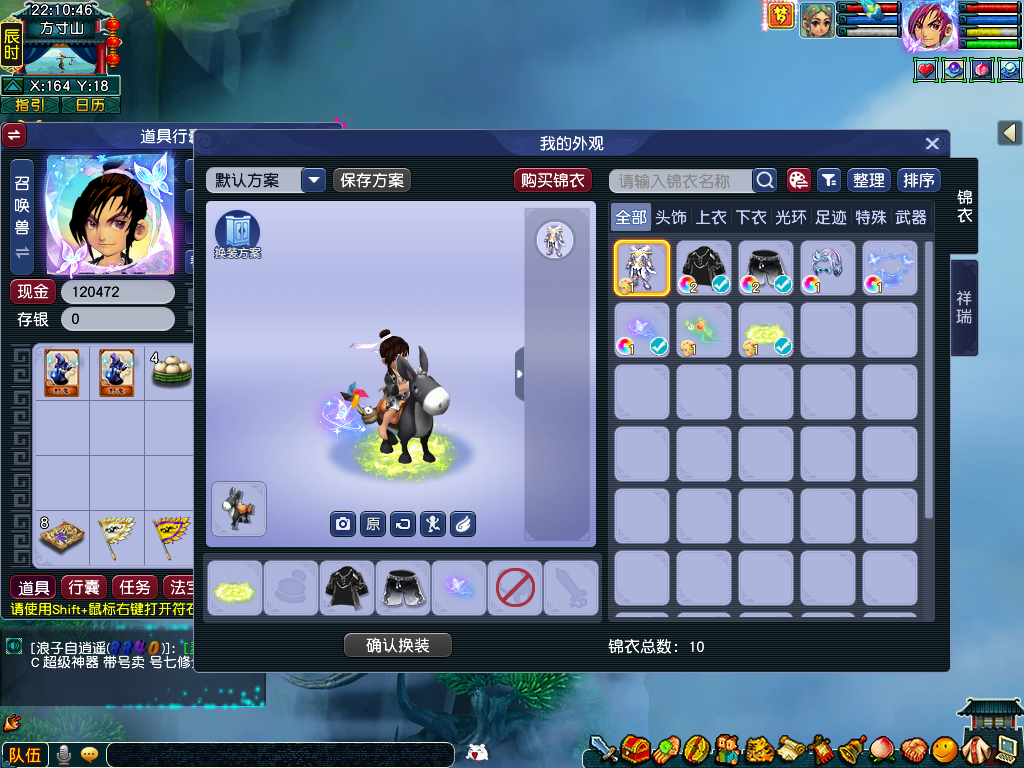Open the 队伍 team button
The width and height of the screenshot is (1024, 768).
tap(24, 755)
